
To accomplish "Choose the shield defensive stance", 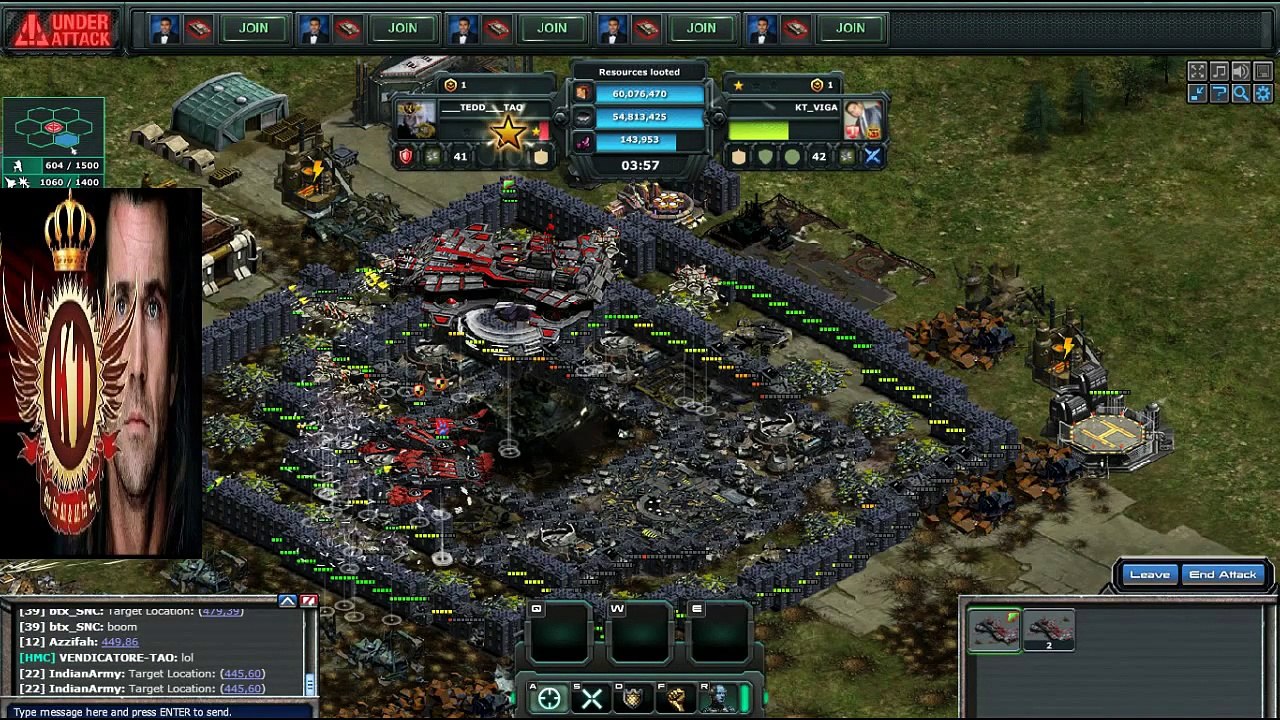I will pyautogui.click(x=633, y=699).
